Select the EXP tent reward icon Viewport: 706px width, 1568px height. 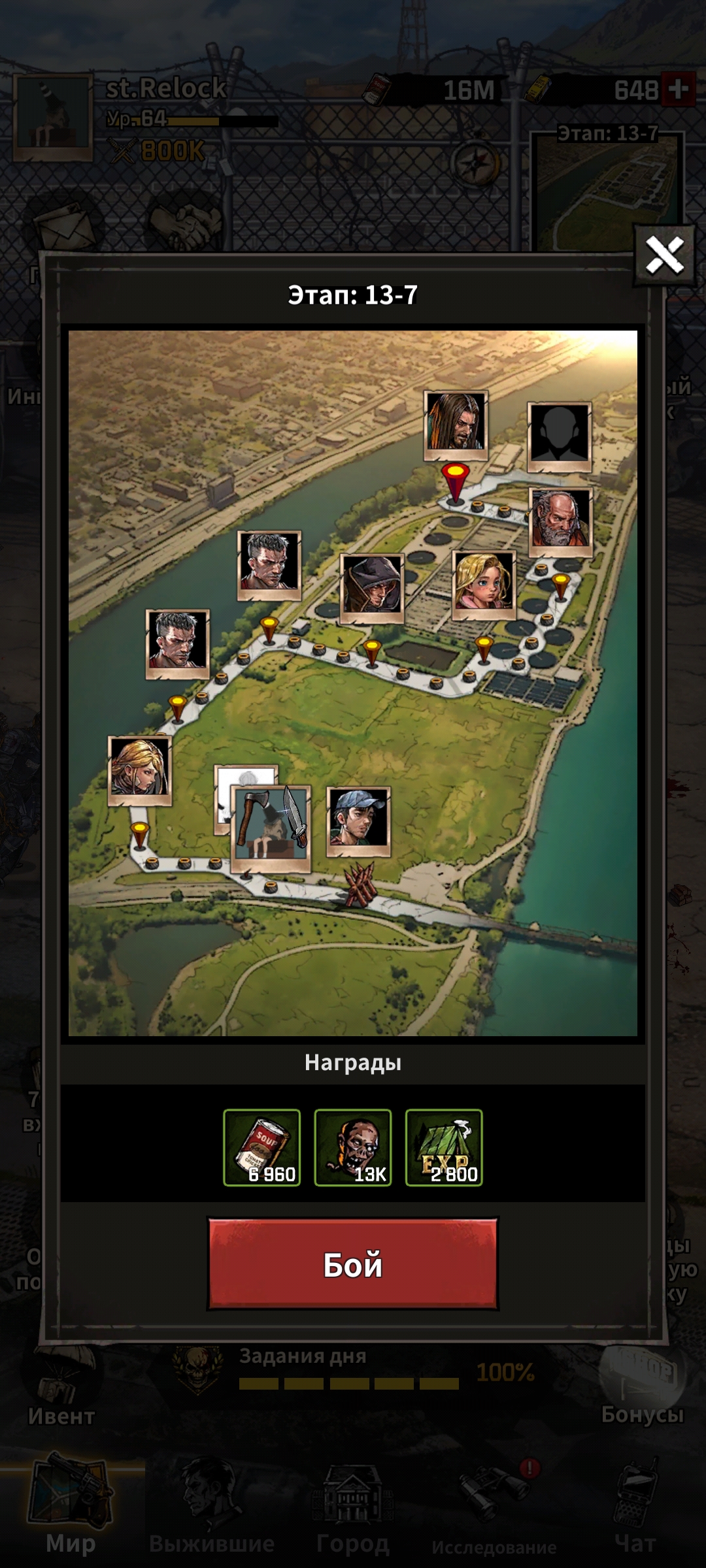click(444, 1147)
